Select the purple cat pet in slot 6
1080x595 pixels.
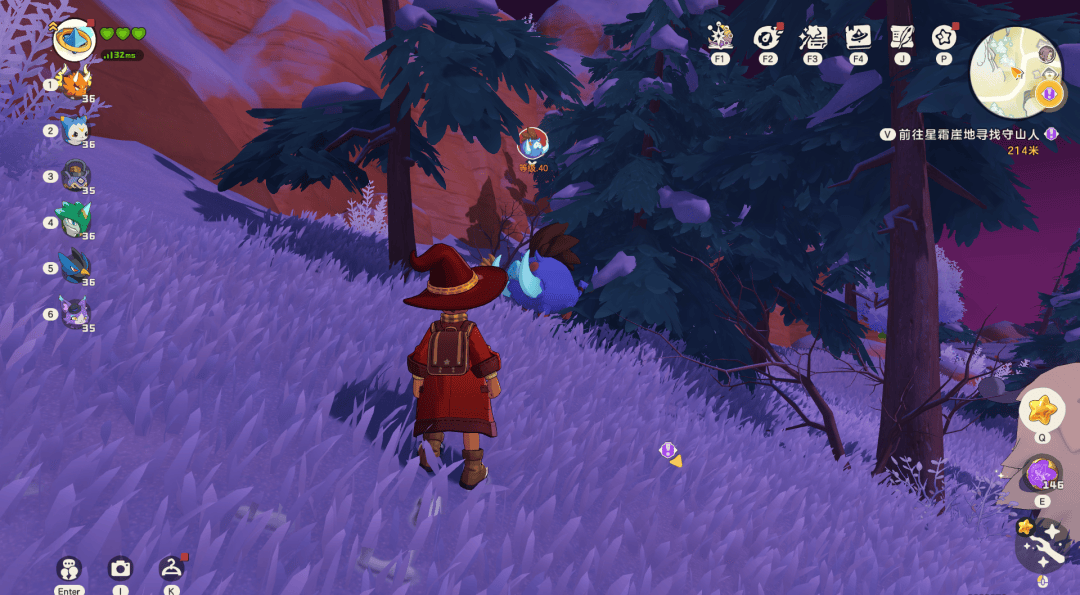point(76,313)
